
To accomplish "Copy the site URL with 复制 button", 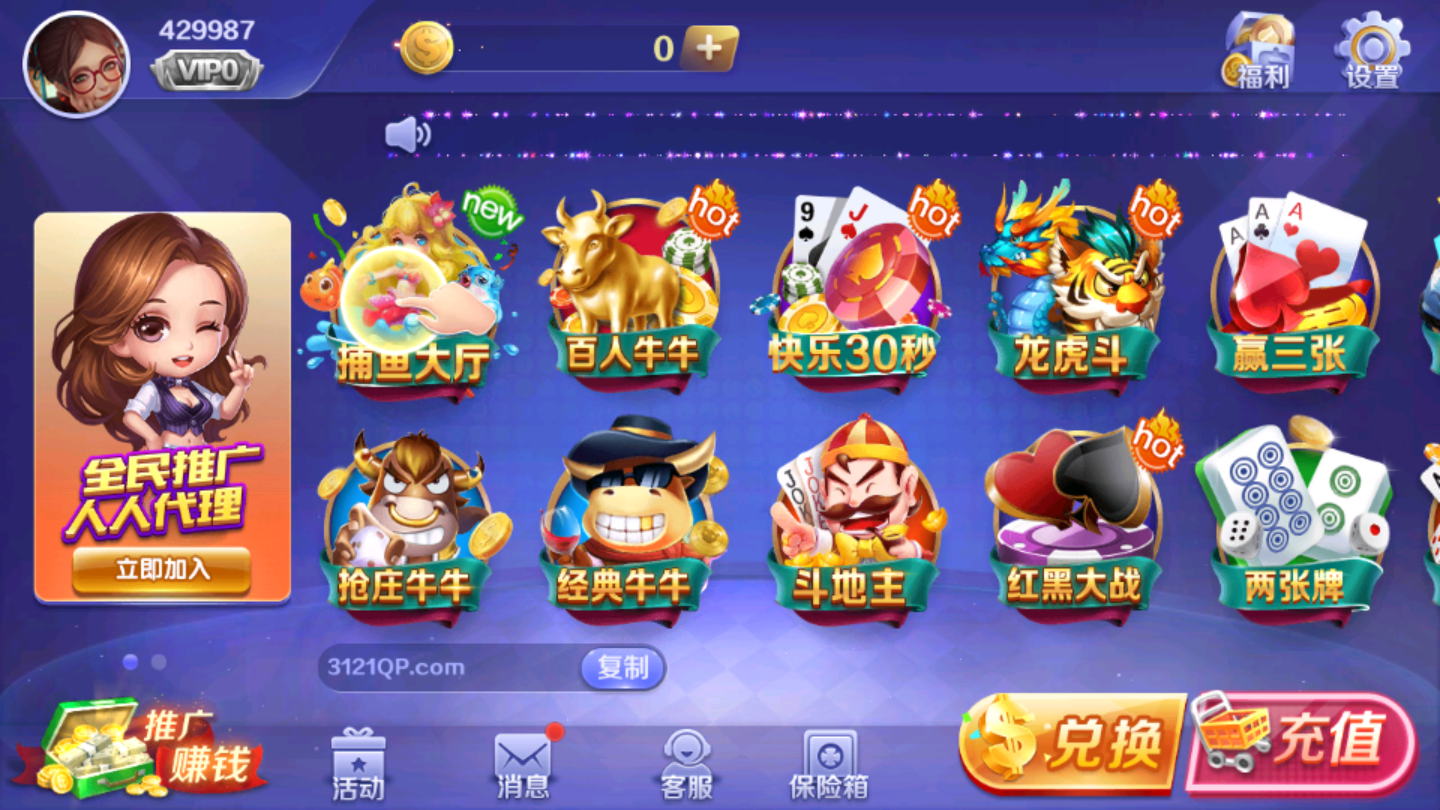I will pos(621,667).
